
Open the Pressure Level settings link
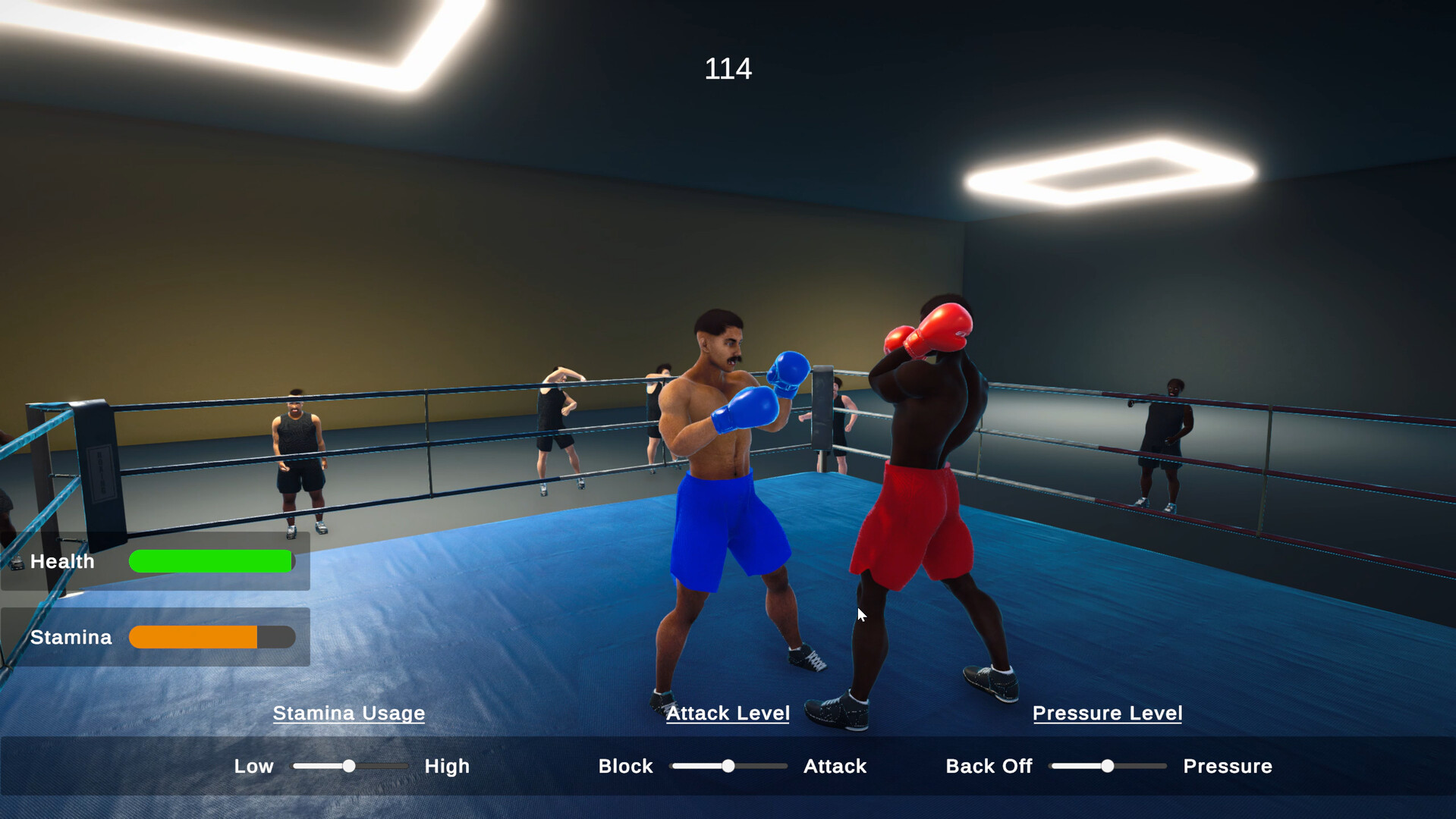tap(1107, 713)
